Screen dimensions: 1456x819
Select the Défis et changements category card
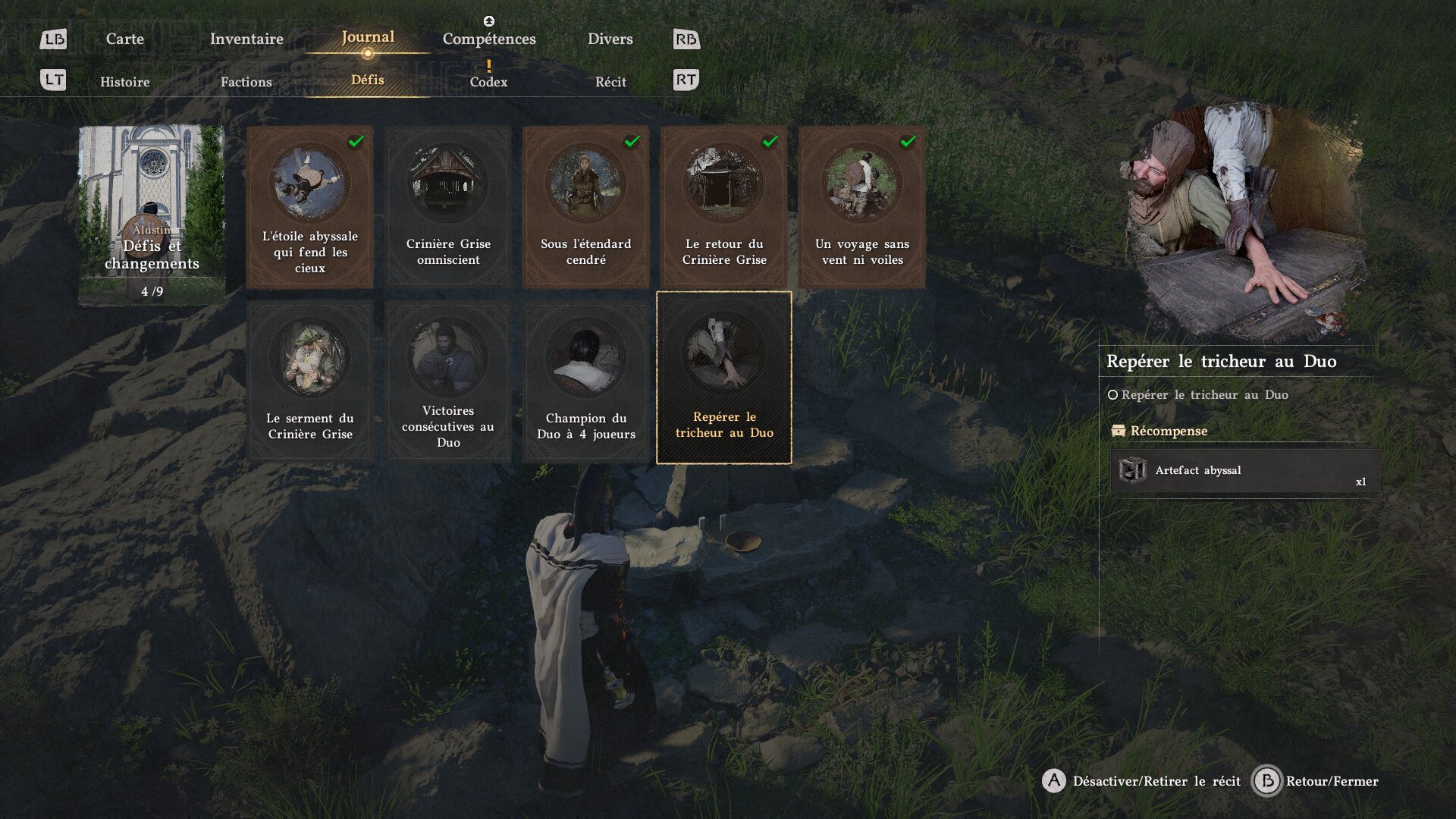(x=152, y=215)
